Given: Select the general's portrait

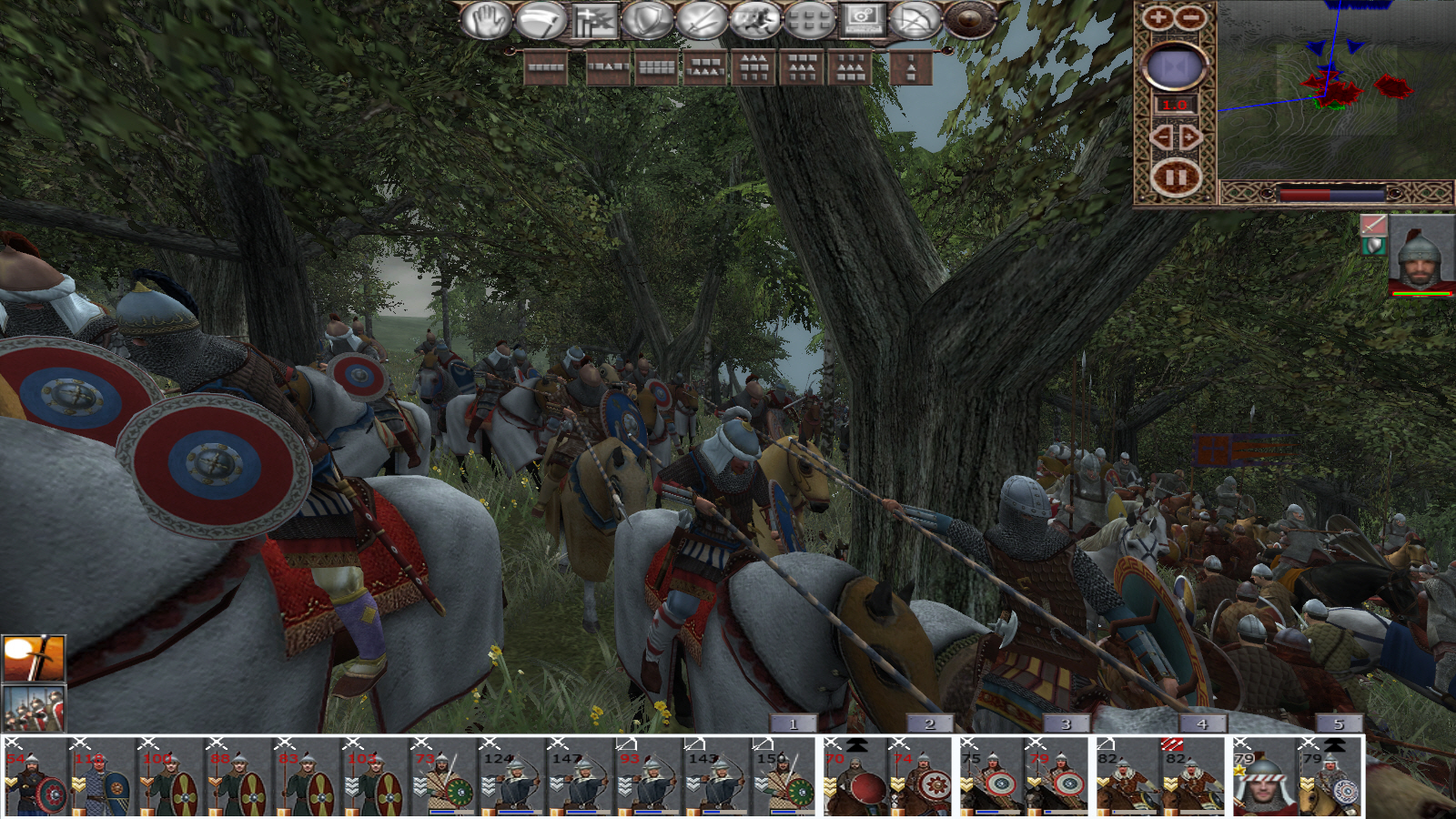Looking at the screenshot, I should (x=1421, y=257).
